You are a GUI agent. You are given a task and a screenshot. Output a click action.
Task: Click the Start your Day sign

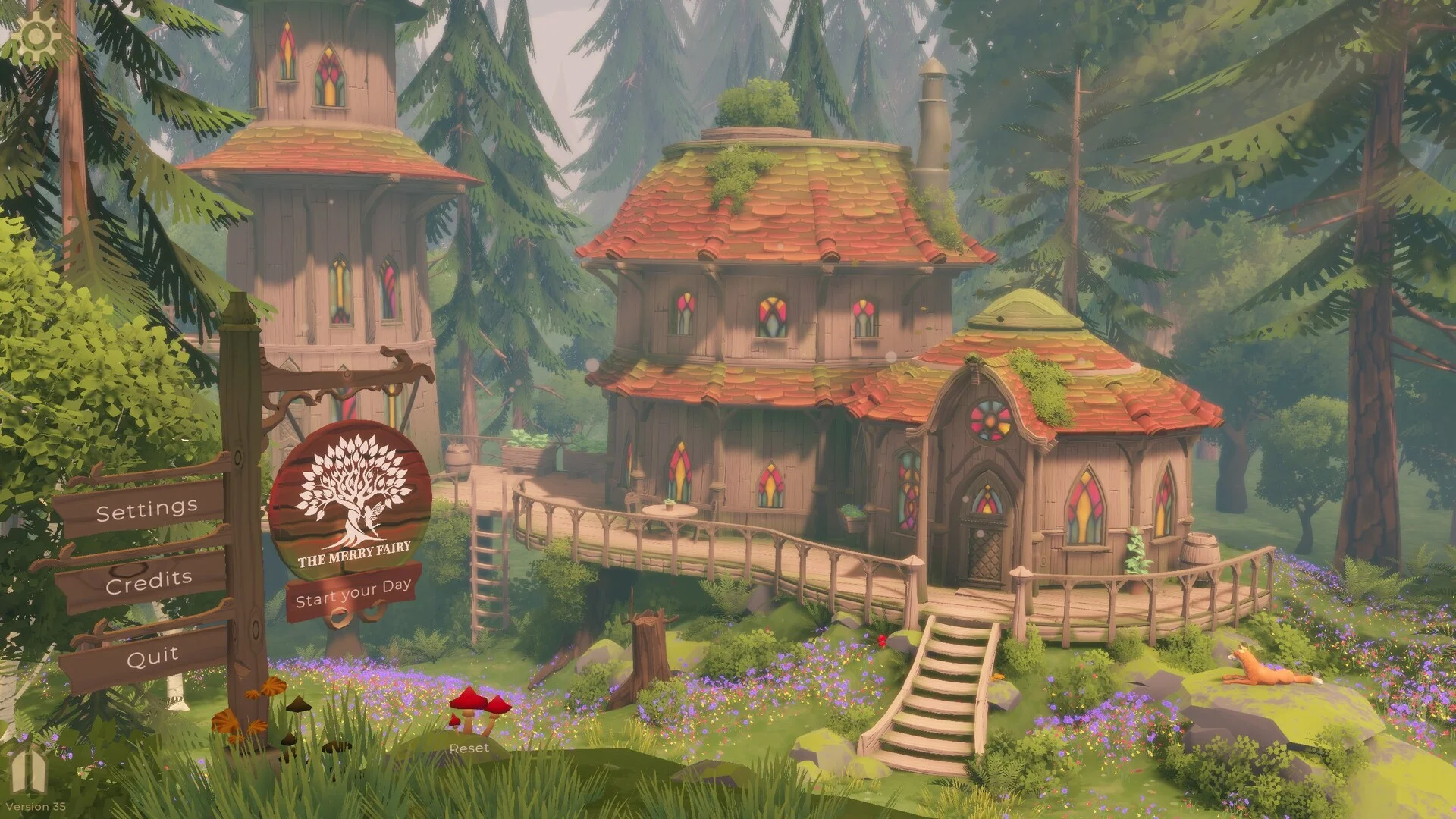click(353, 593)
